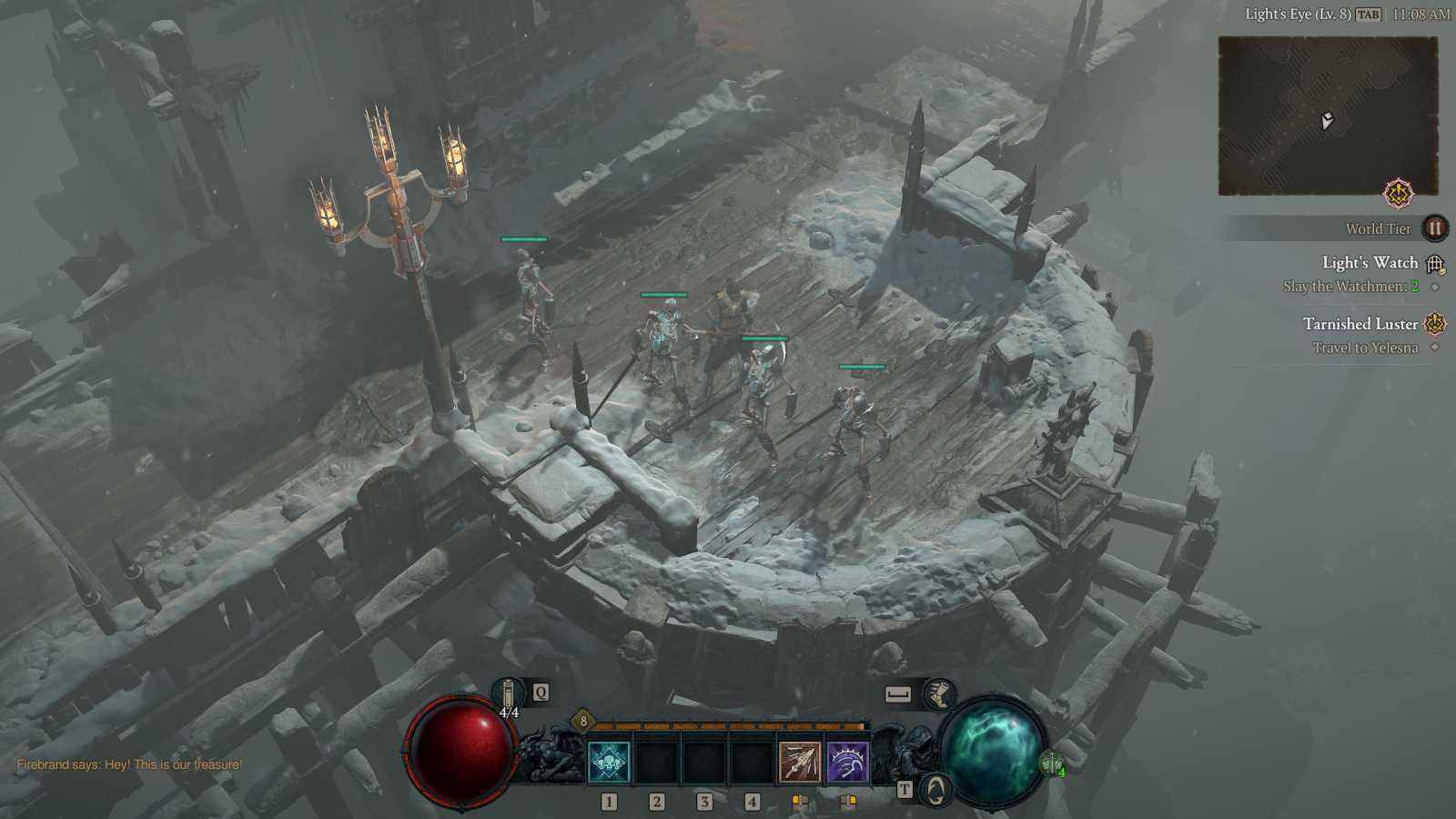The height and width of the screenshot is (819, 1456).
Task: Drink the healing potion mapped to Q
Action: coord(508,693)
